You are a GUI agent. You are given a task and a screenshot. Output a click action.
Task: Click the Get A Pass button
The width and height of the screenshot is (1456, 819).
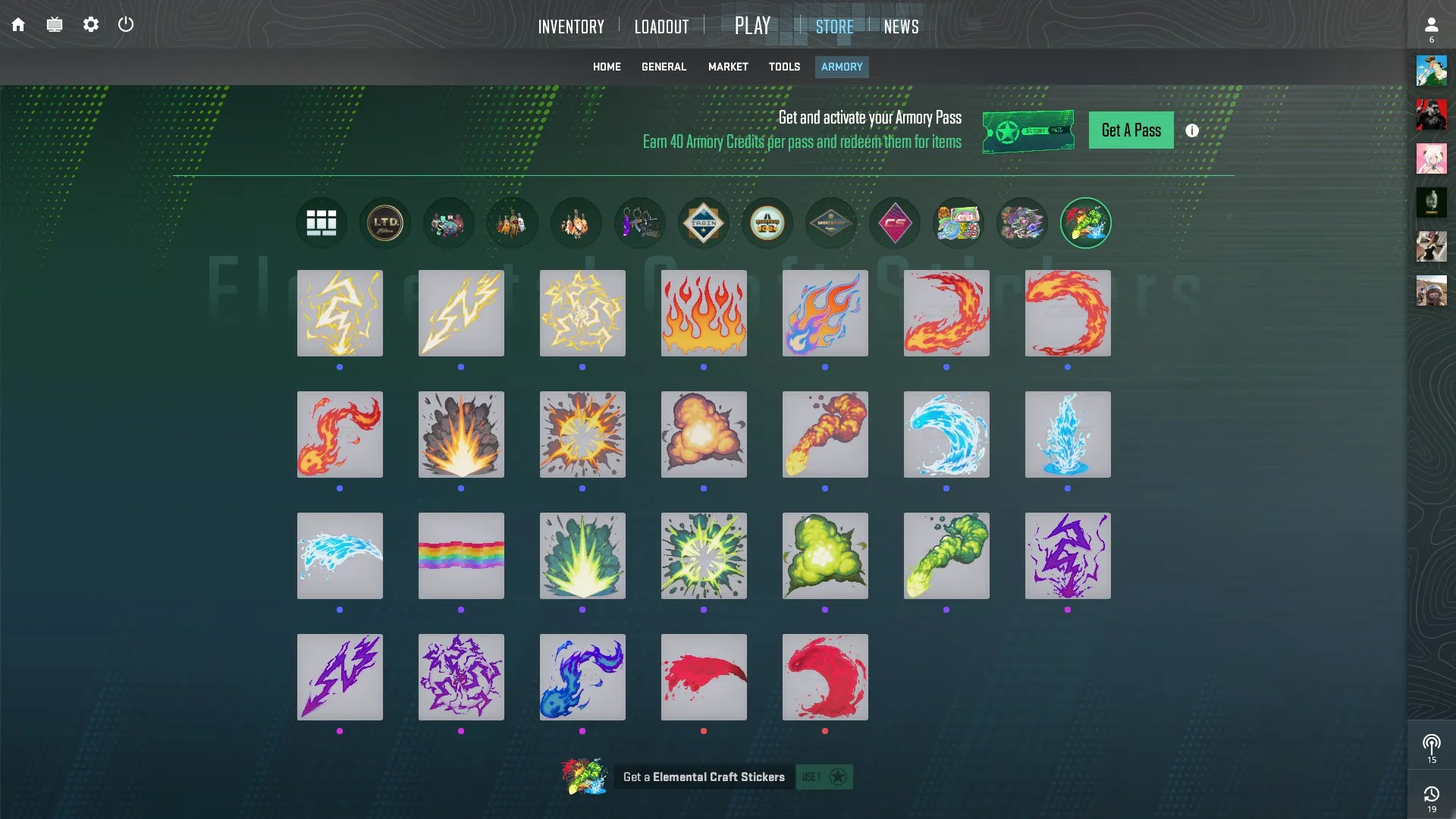(x=1131, y=130)
